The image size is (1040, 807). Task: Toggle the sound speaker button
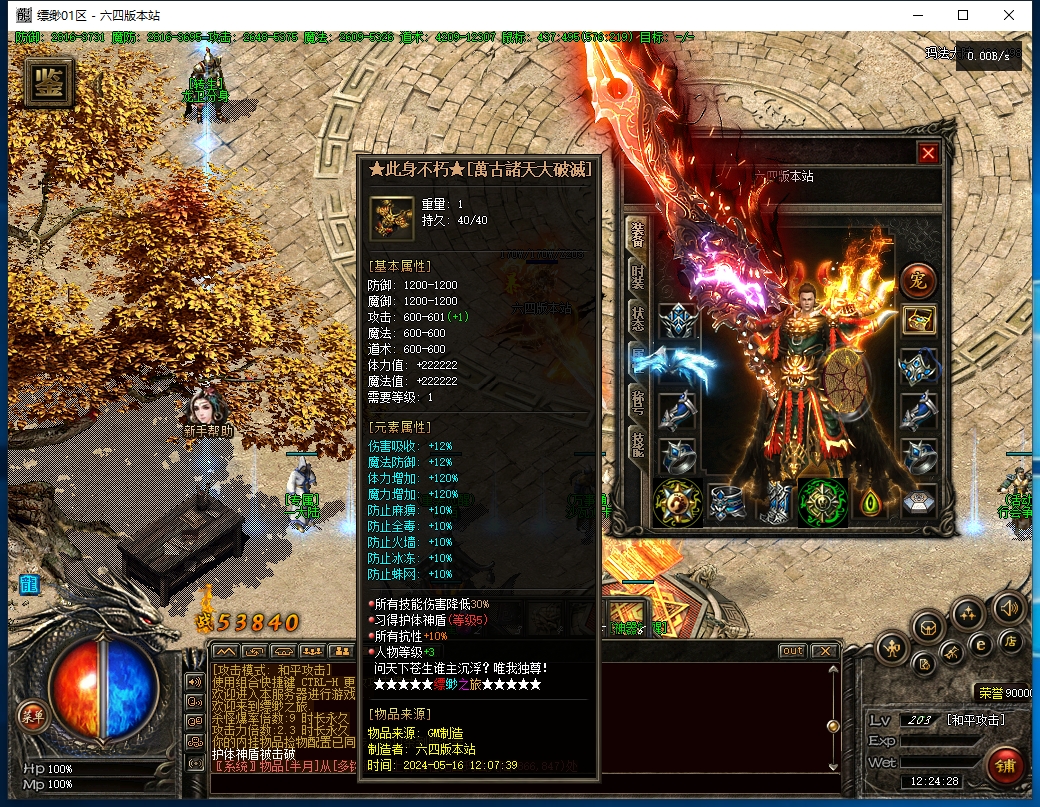(x=1007, y=606)
